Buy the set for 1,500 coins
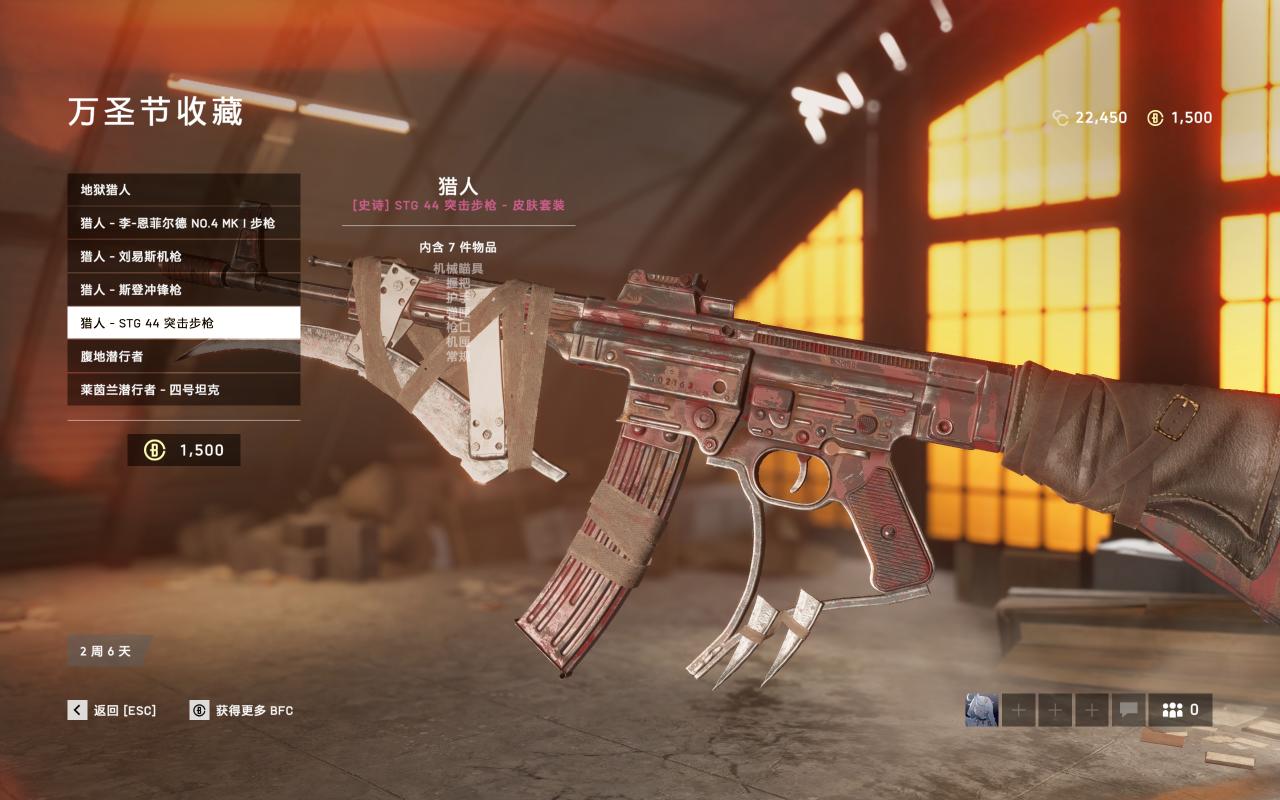The height and width of the screenshot is (800, 1280). (x=184, y=450)
